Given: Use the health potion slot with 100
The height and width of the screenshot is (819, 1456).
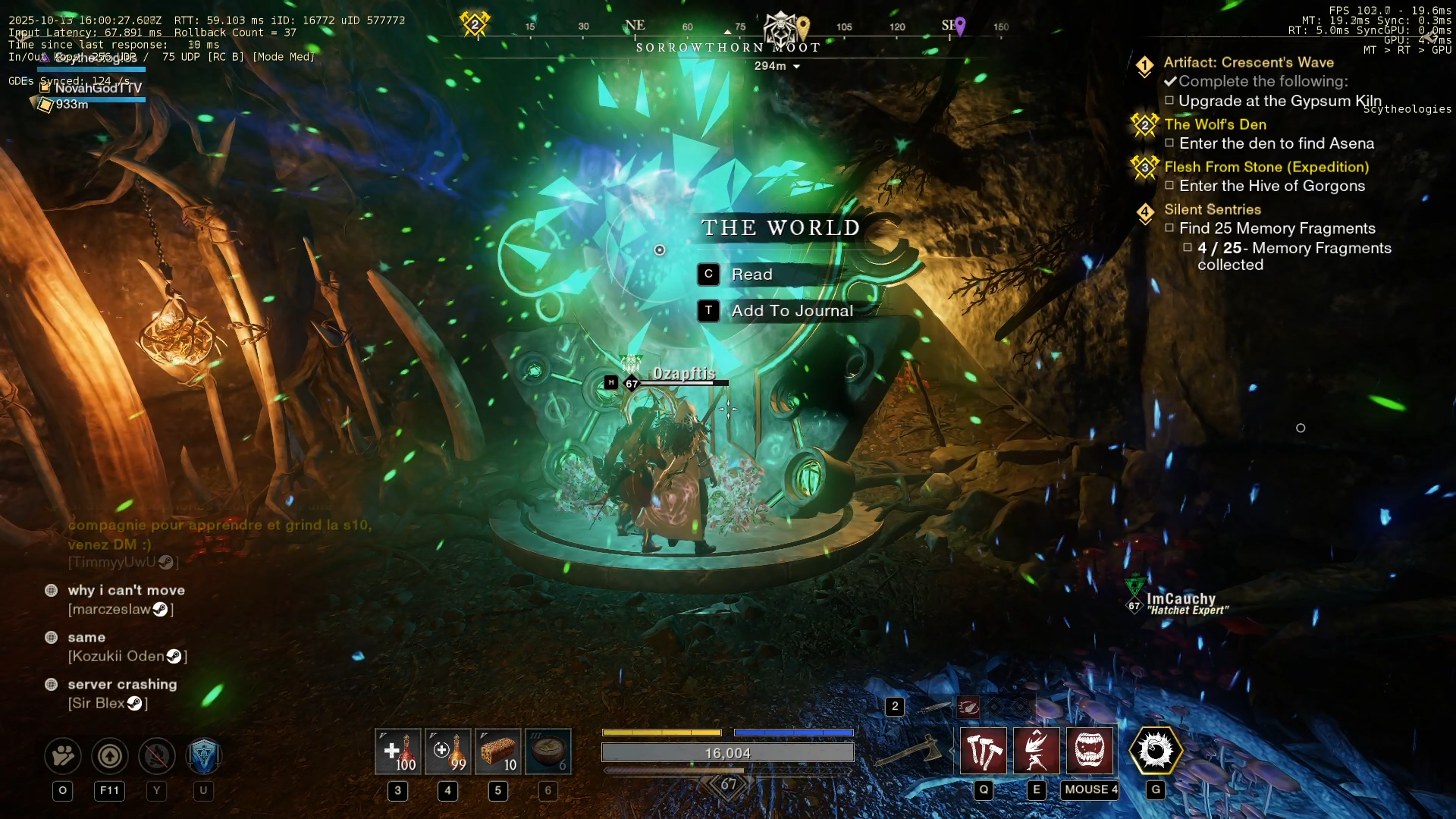Looking at the screenshot, I should 398,752.
